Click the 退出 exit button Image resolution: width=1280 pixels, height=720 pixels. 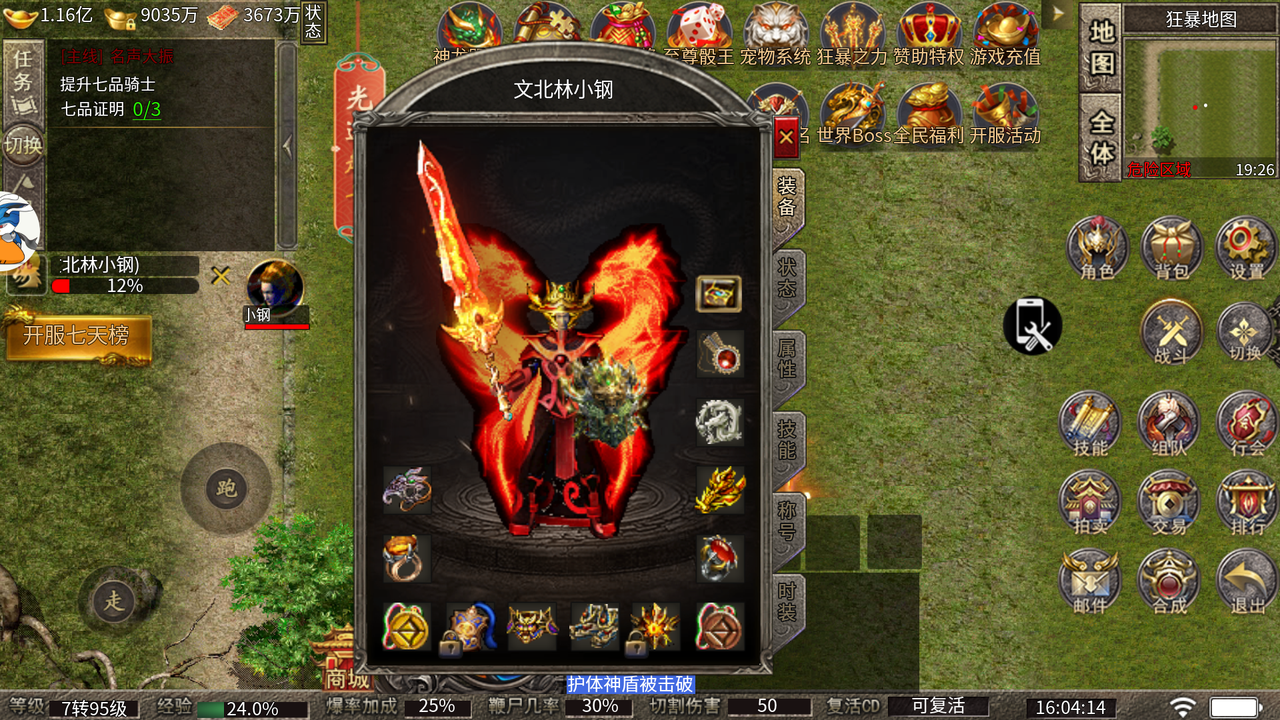(x=1247, y=581)
